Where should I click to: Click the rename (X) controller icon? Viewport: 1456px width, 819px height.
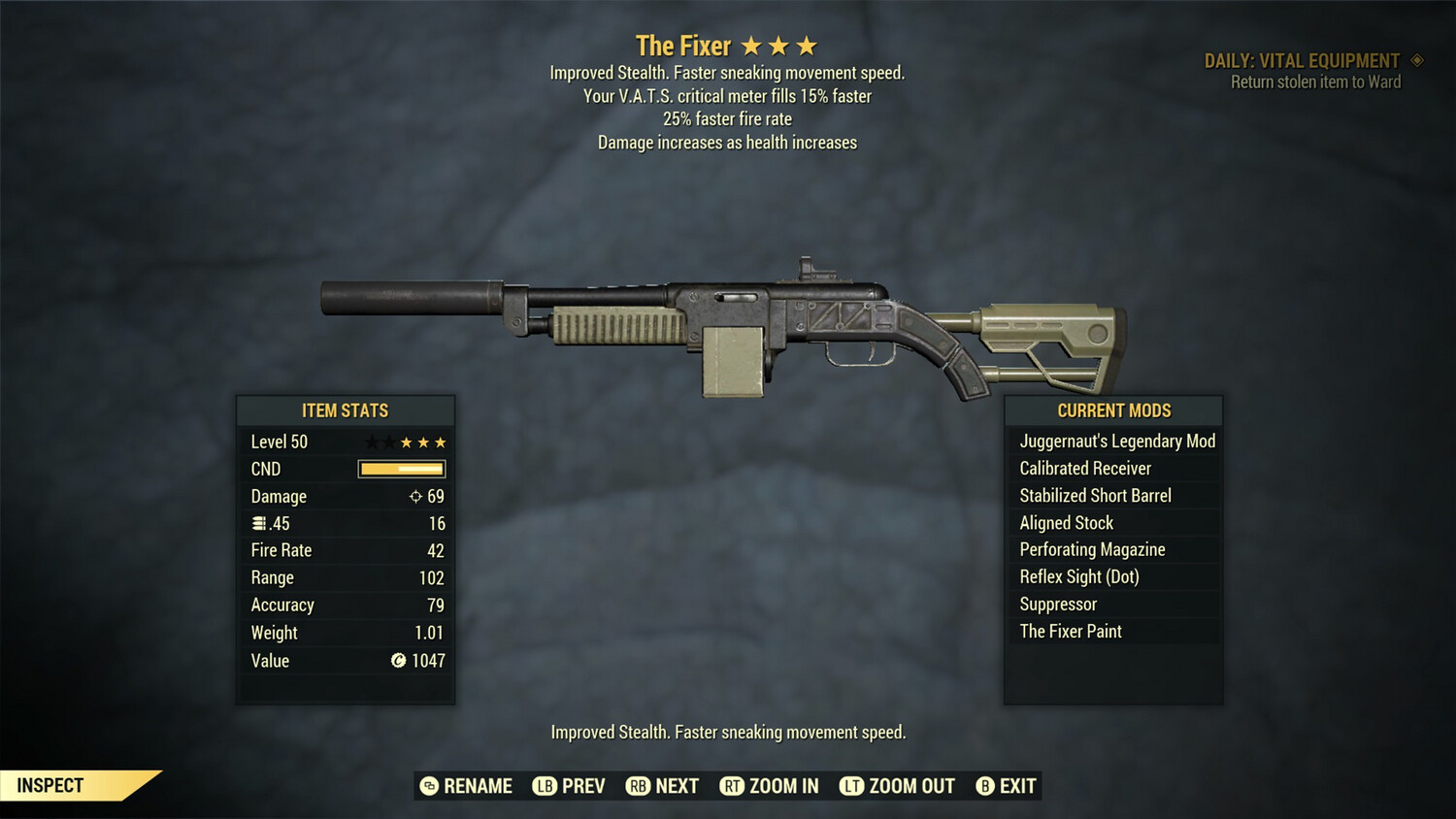(428, 786)
